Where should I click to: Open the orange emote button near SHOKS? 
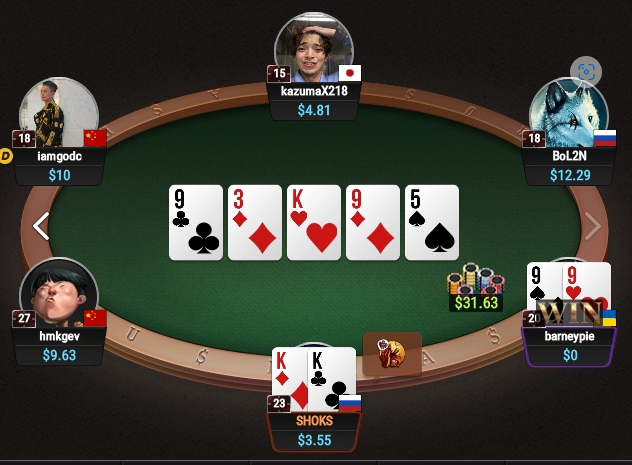tap(391, 353)
